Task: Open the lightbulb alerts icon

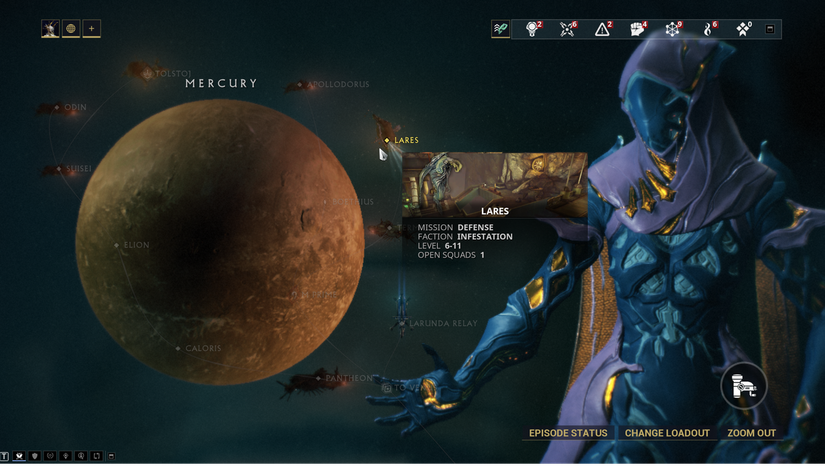Action: 532,29
